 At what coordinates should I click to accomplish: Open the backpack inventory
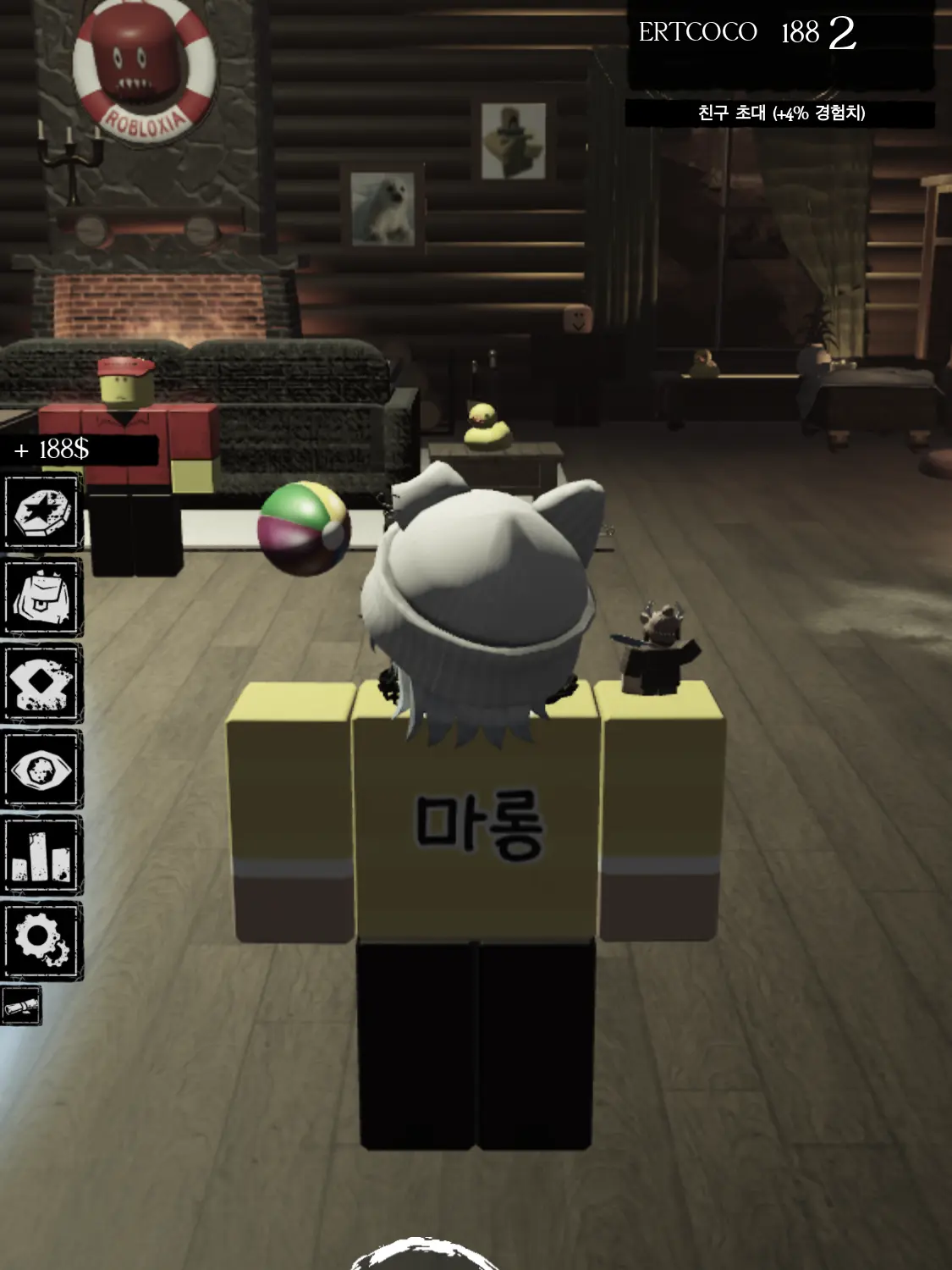[42, 597]
